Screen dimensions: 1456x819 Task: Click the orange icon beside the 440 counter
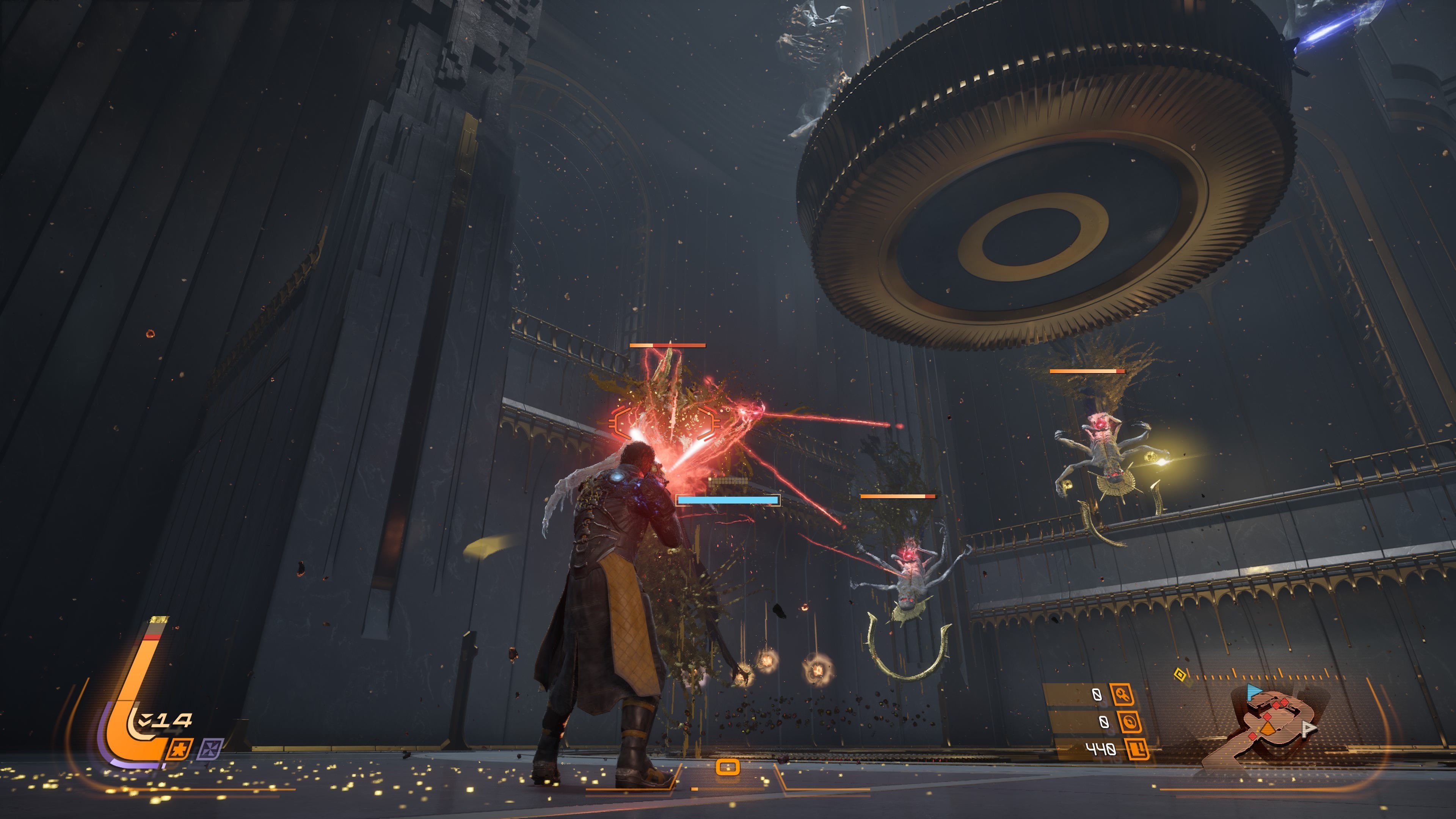[1137, 750]
